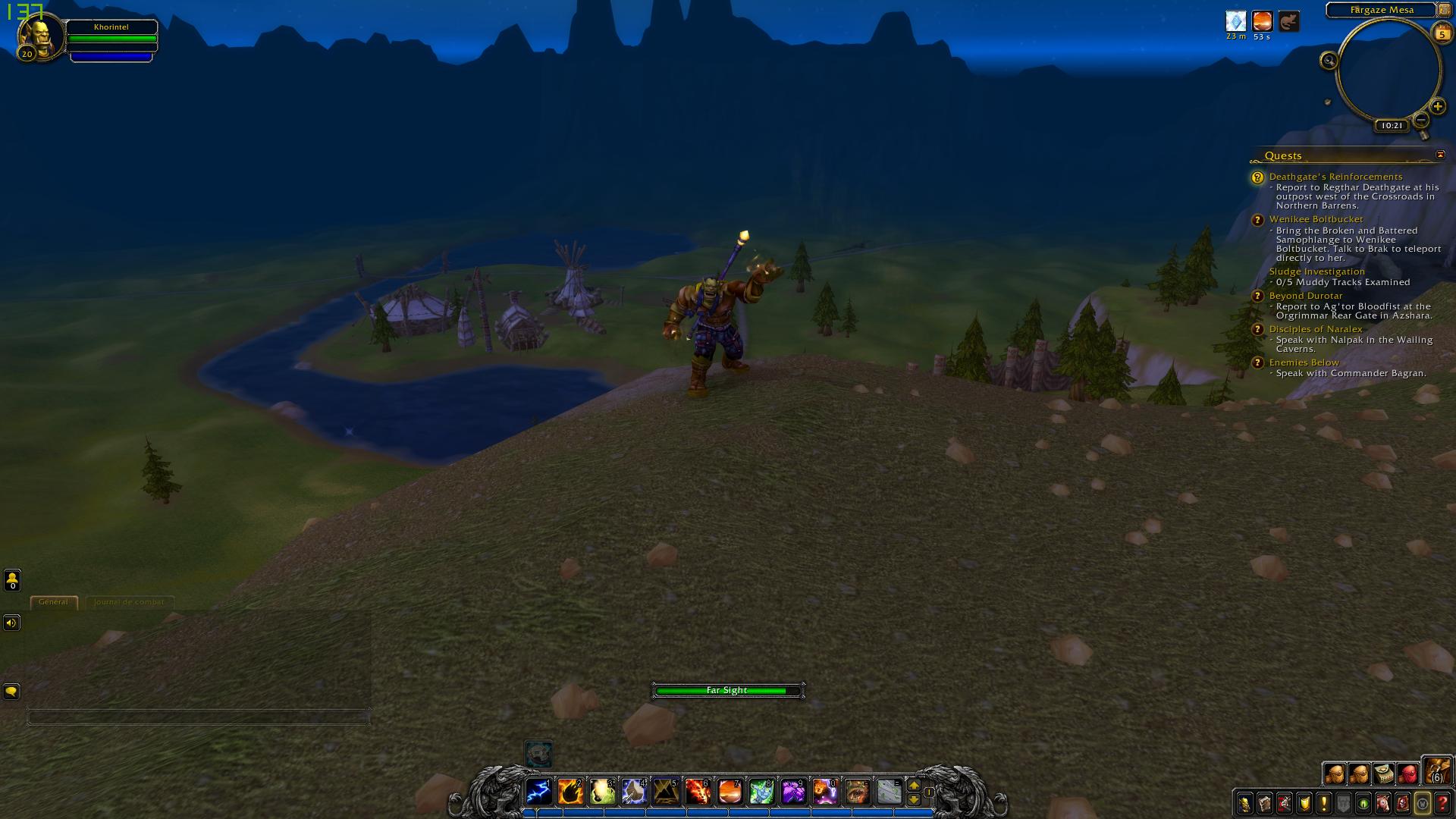Click the Khorintel player portrait
The width and height of the screenshot is (1456, 819).
(38, 36)
